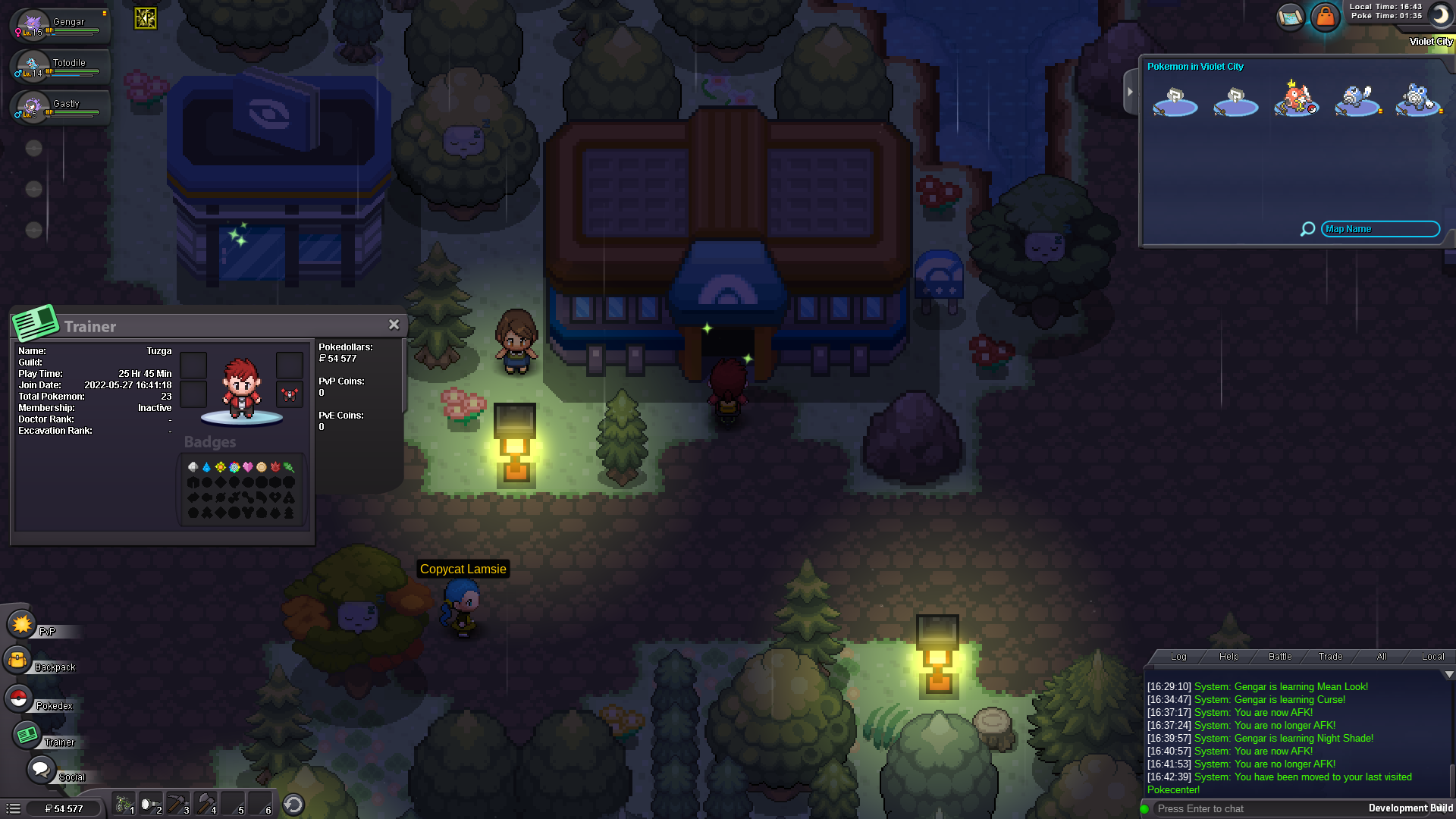Screen dimensions: 1456x819
Task: Close the Trainer card window
Action: pyautogui.click(x=394, y=325)
